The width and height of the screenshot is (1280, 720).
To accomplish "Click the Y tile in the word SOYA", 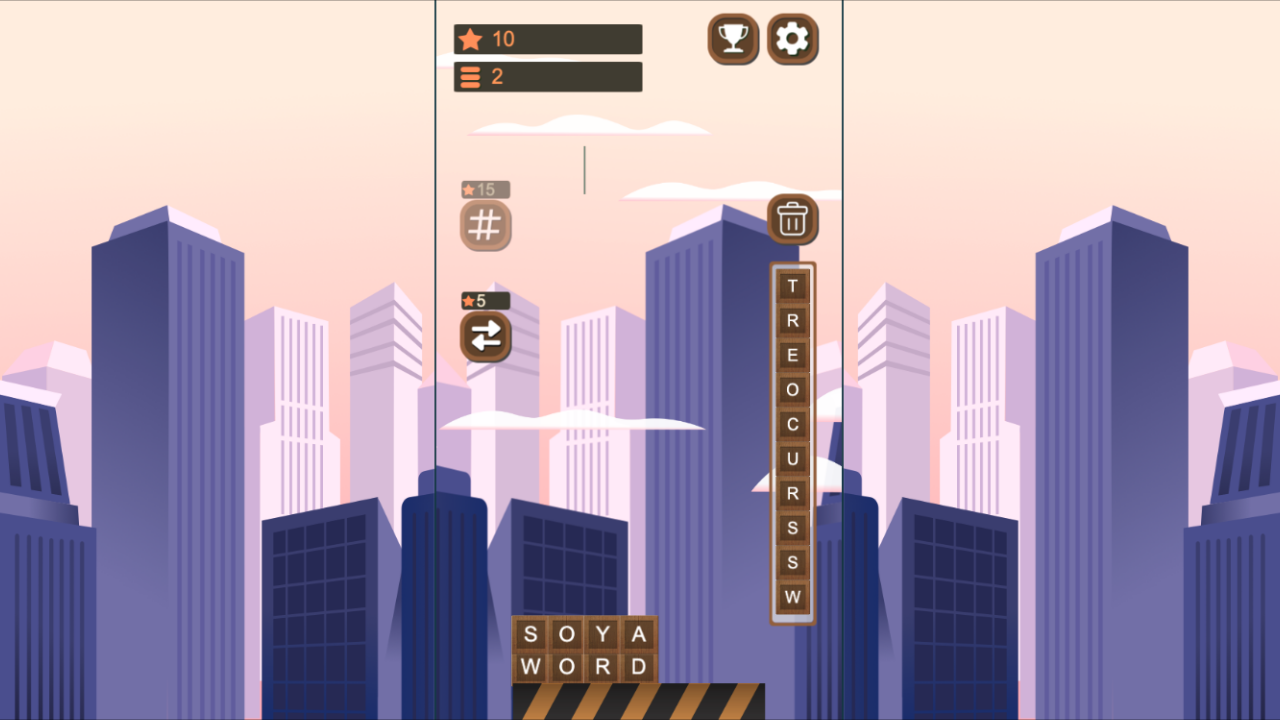I will (603, 634).
